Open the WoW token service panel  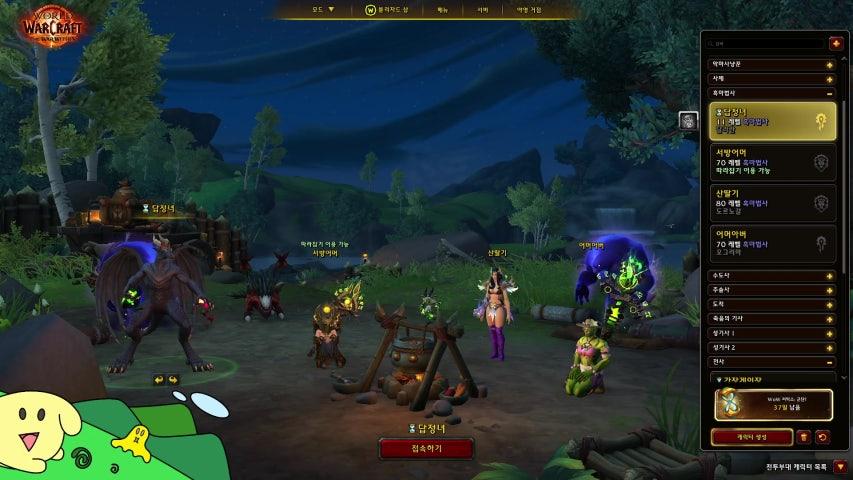click(771, 404)
